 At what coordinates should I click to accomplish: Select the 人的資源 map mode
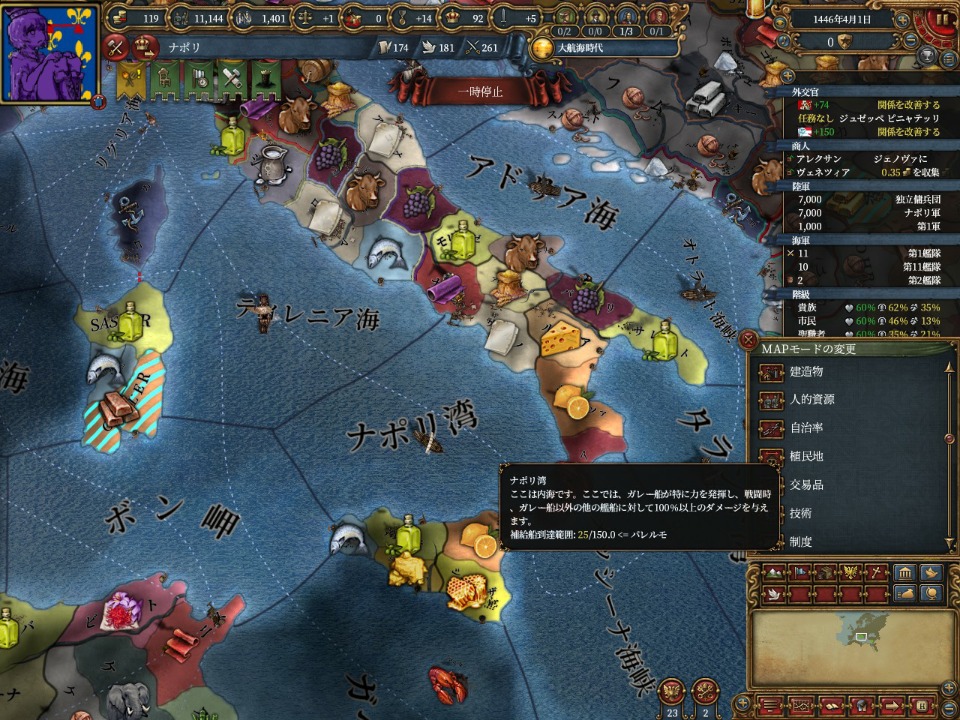812,399
